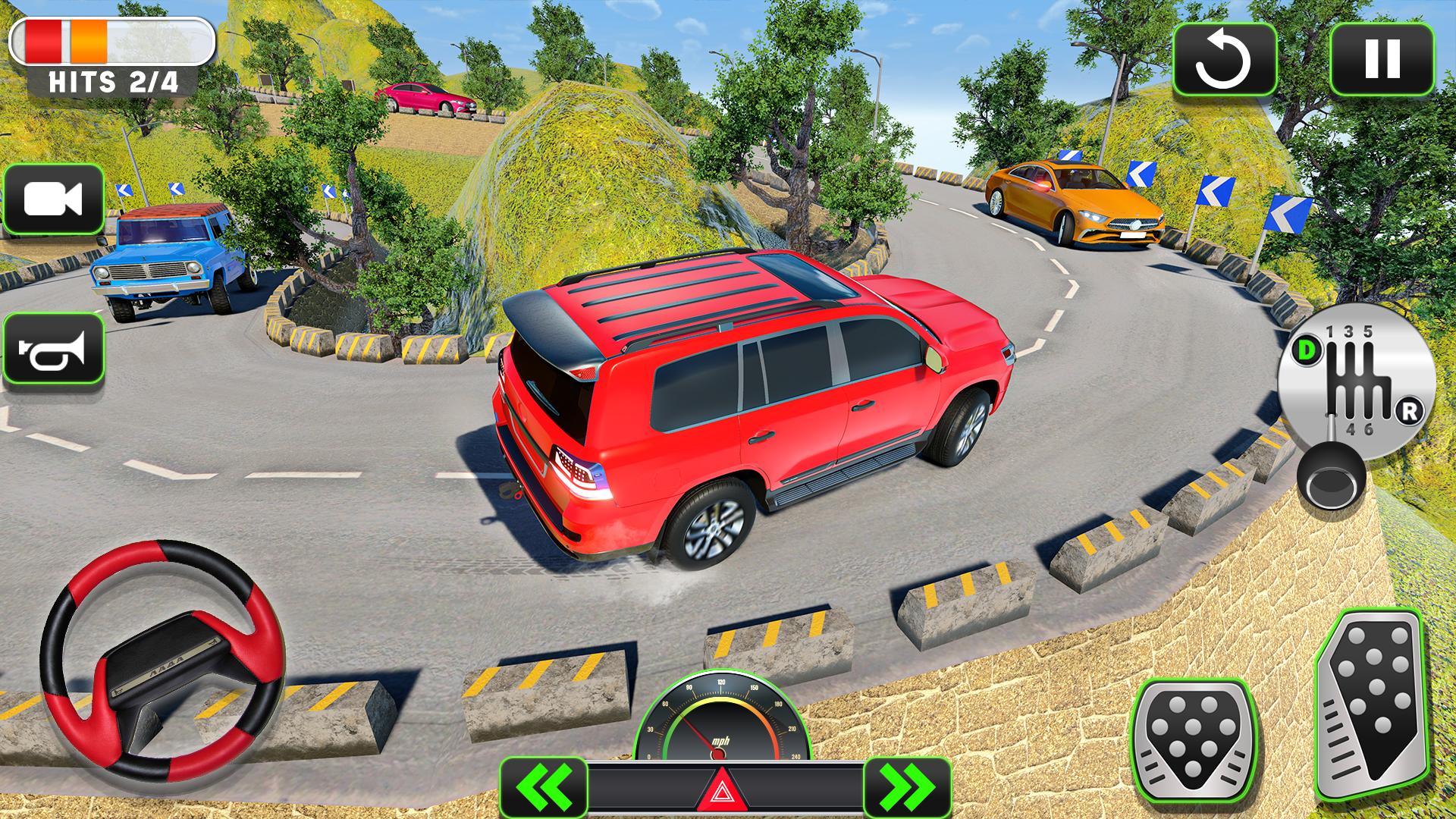The height and width of the screenshot is (819, 1456).
Task: Switch the gearbox to Reverse
Action: pos(1409,412)
